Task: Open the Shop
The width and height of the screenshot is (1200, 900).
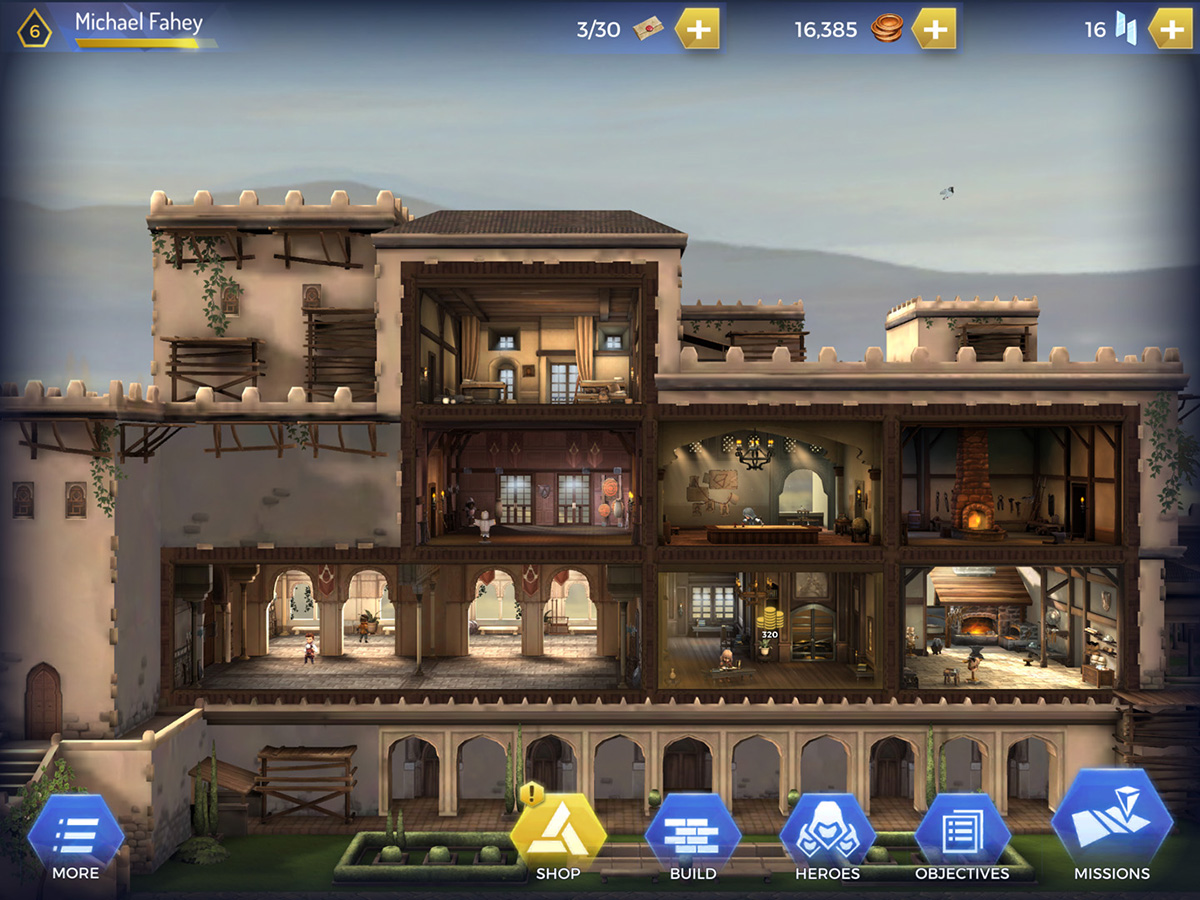Action: coord(558,836)
